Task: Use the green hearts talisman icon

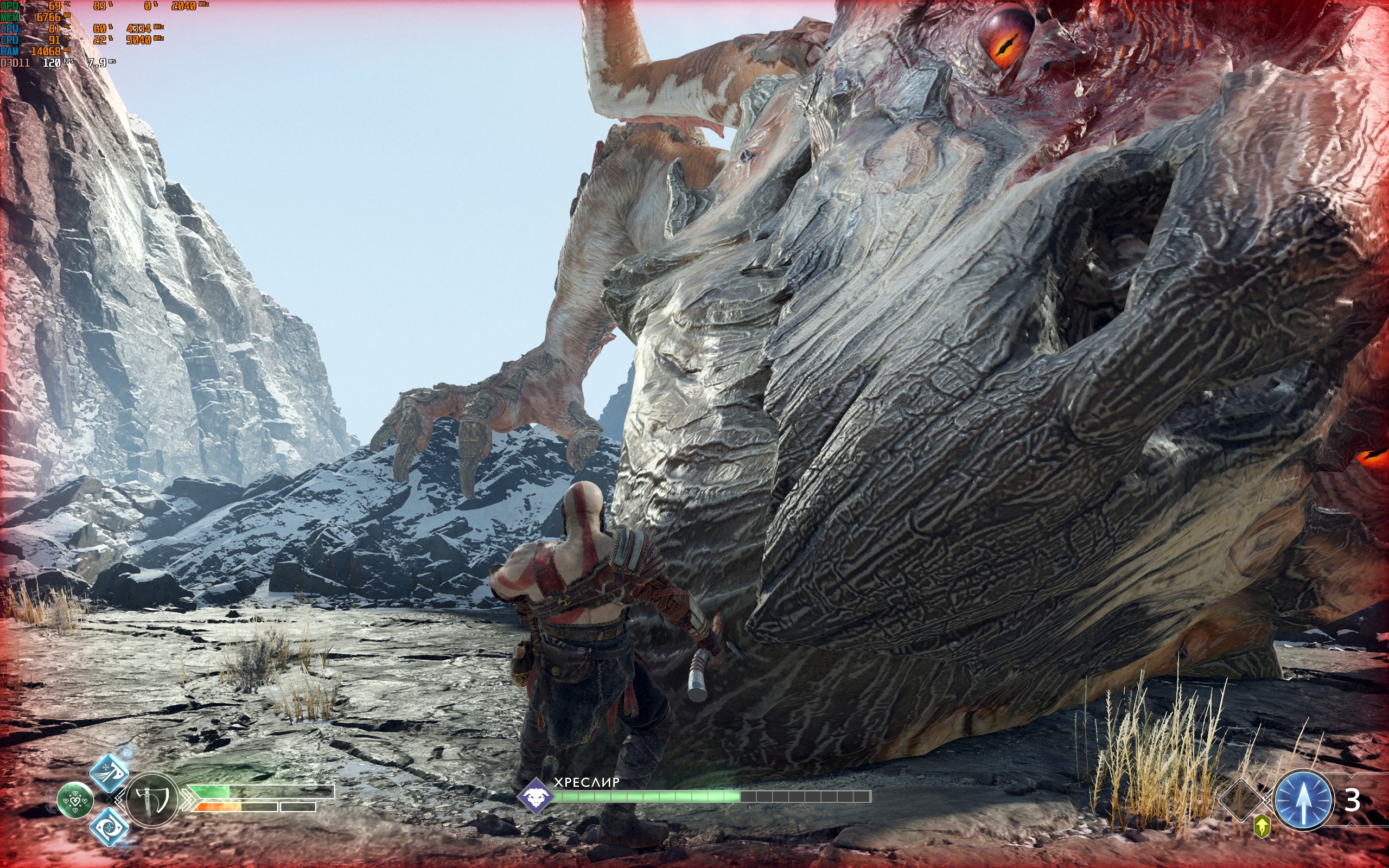Action: [x=75, y=800]
